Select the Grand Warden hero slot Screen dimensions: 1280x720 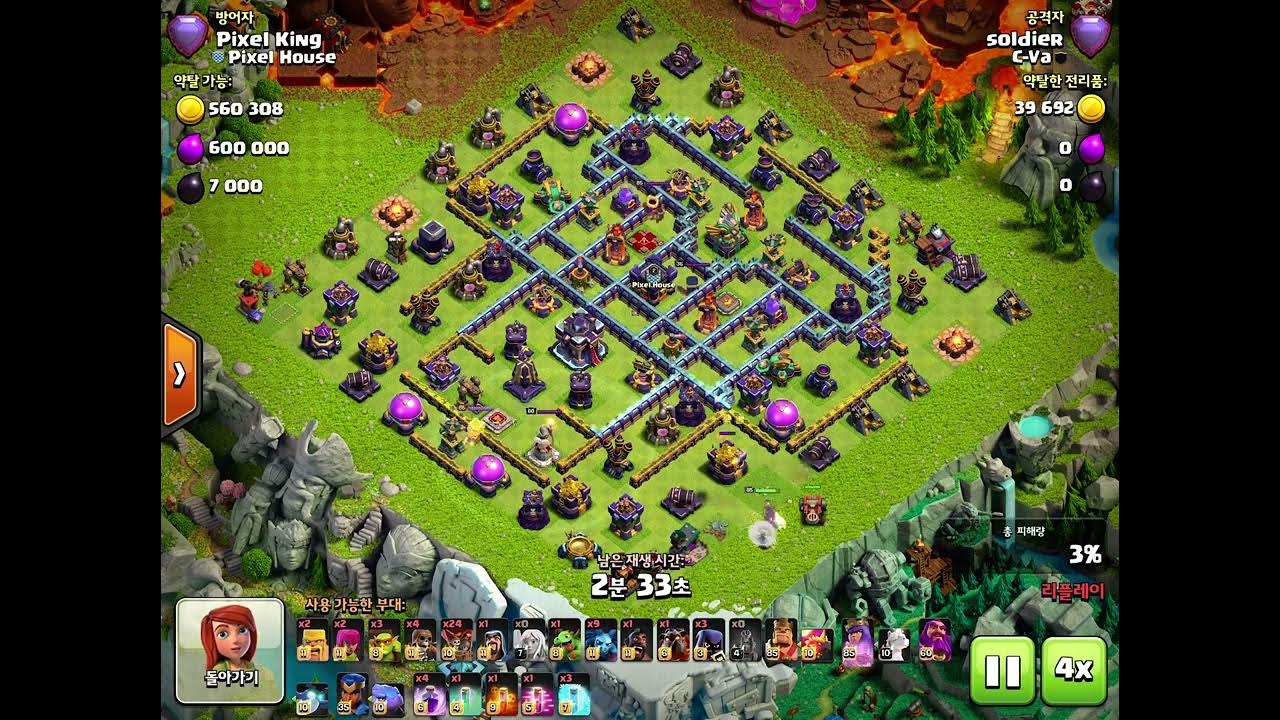(935, 641)
